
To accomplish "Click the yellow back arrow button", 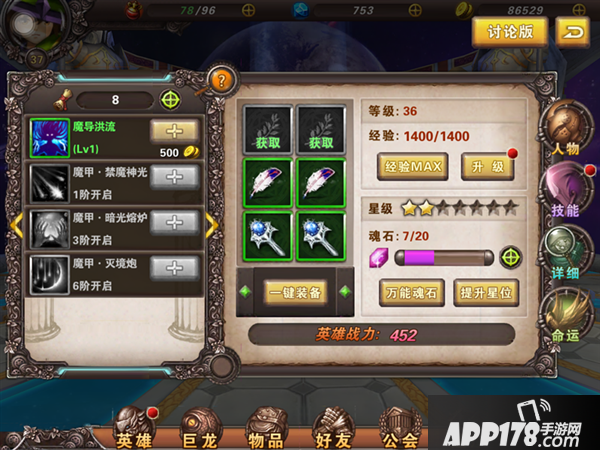I will pos(571,32).
